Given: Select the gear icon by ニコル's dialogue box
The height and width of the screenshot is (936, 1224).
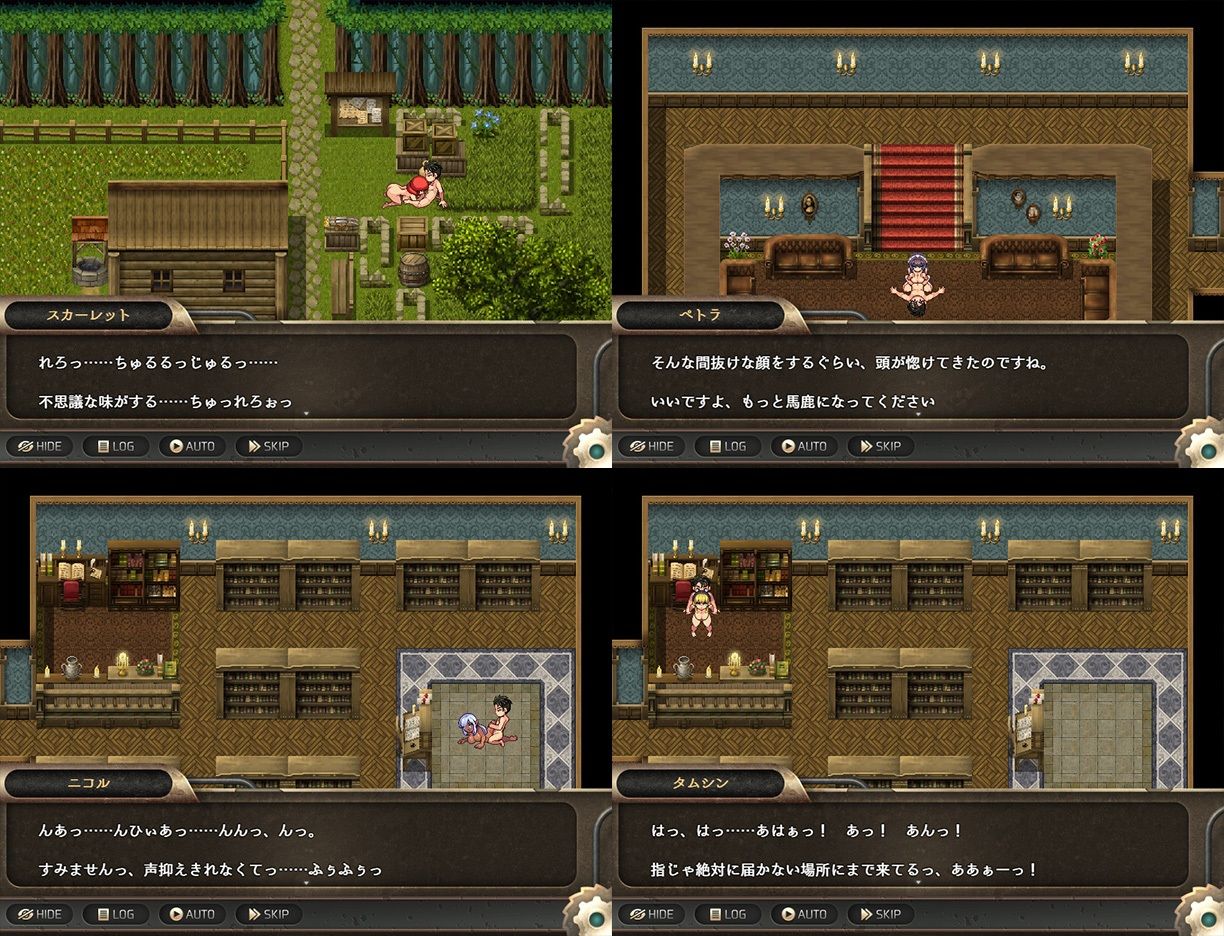Looking at the screenshot, I should (x=592, y=915).
